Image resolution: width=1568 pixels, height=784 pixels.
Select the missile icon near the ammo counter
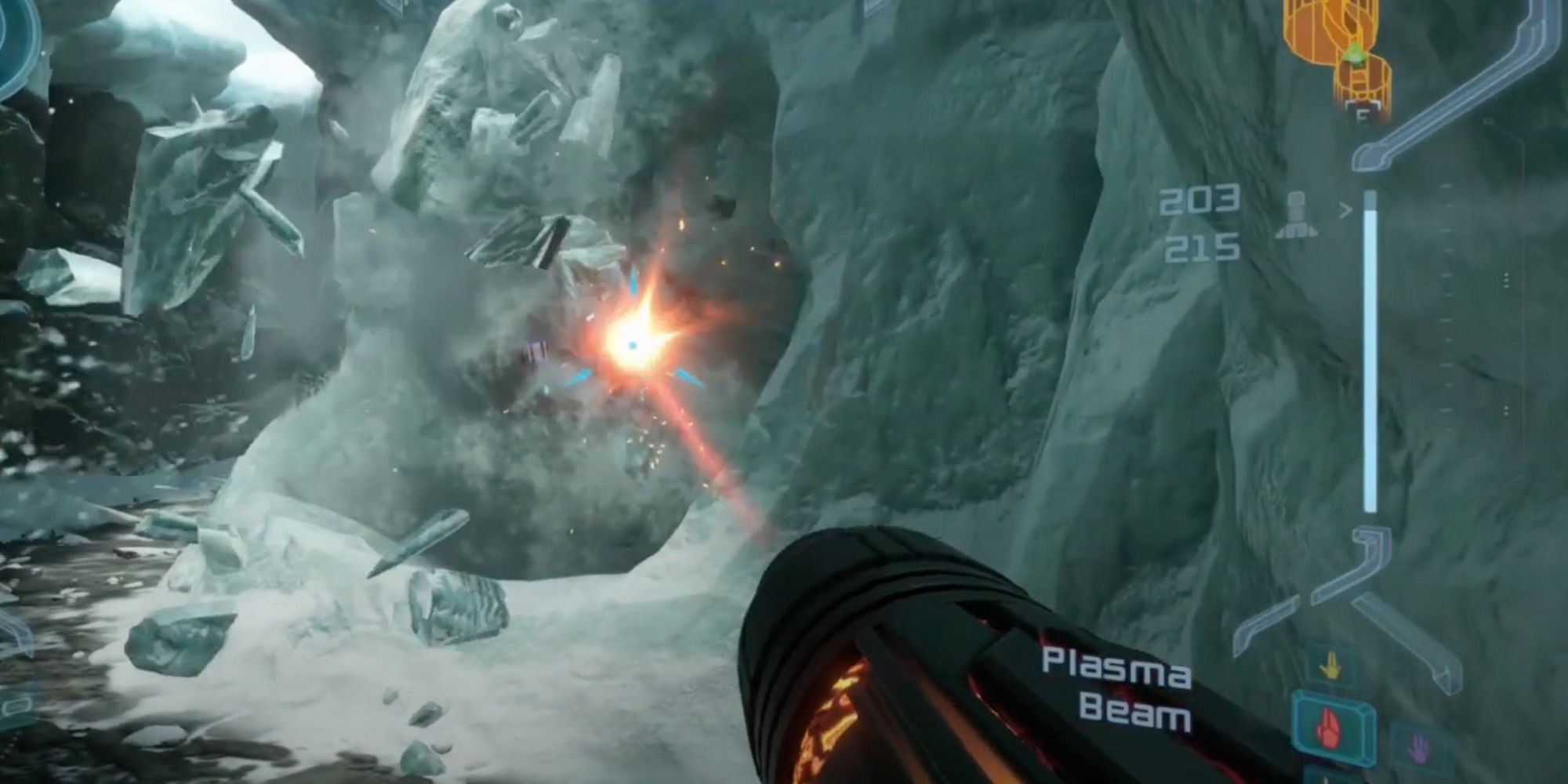pos(1295,213)
